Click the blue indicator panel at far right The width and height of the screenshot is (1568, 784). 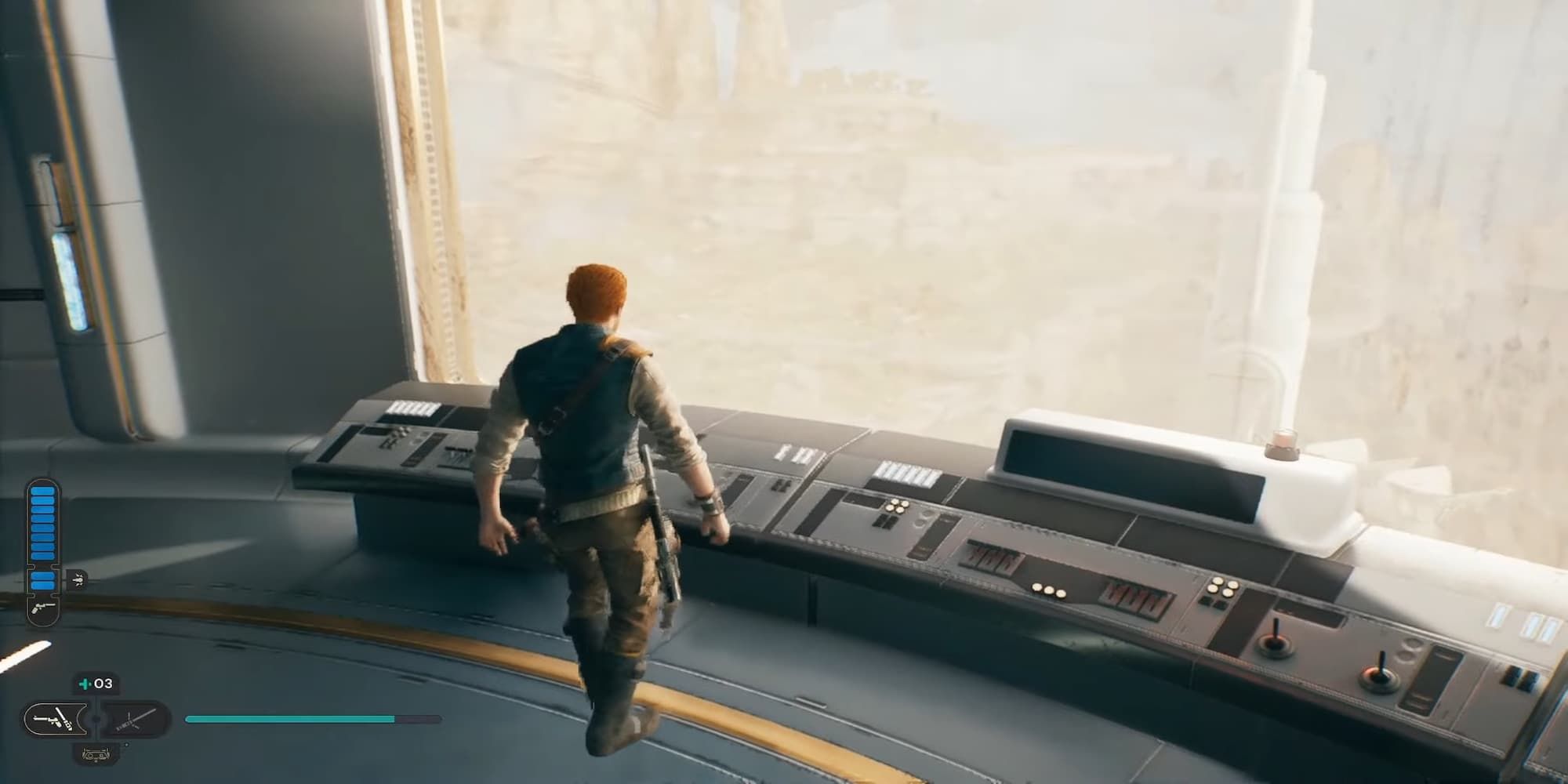point(1537,626)
